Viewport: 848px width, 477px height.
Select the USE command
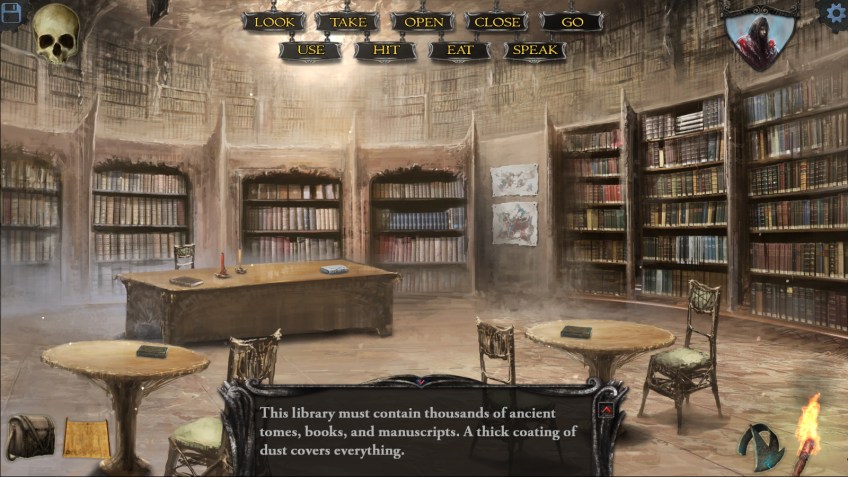pyautogui.click(x=310, y=50)
